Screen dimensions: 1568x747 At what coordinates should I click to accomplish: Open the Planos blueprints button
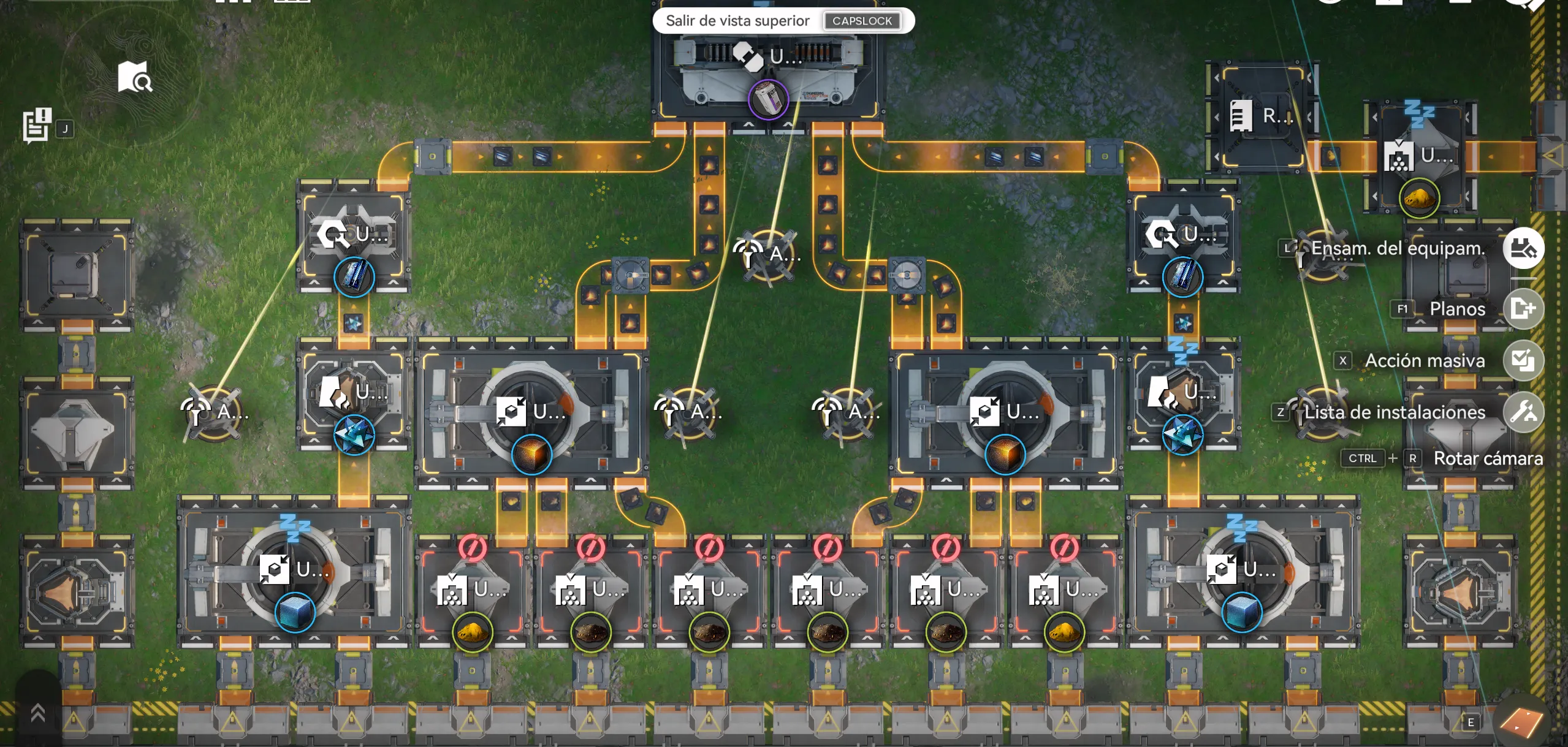tap(1523, 308)
